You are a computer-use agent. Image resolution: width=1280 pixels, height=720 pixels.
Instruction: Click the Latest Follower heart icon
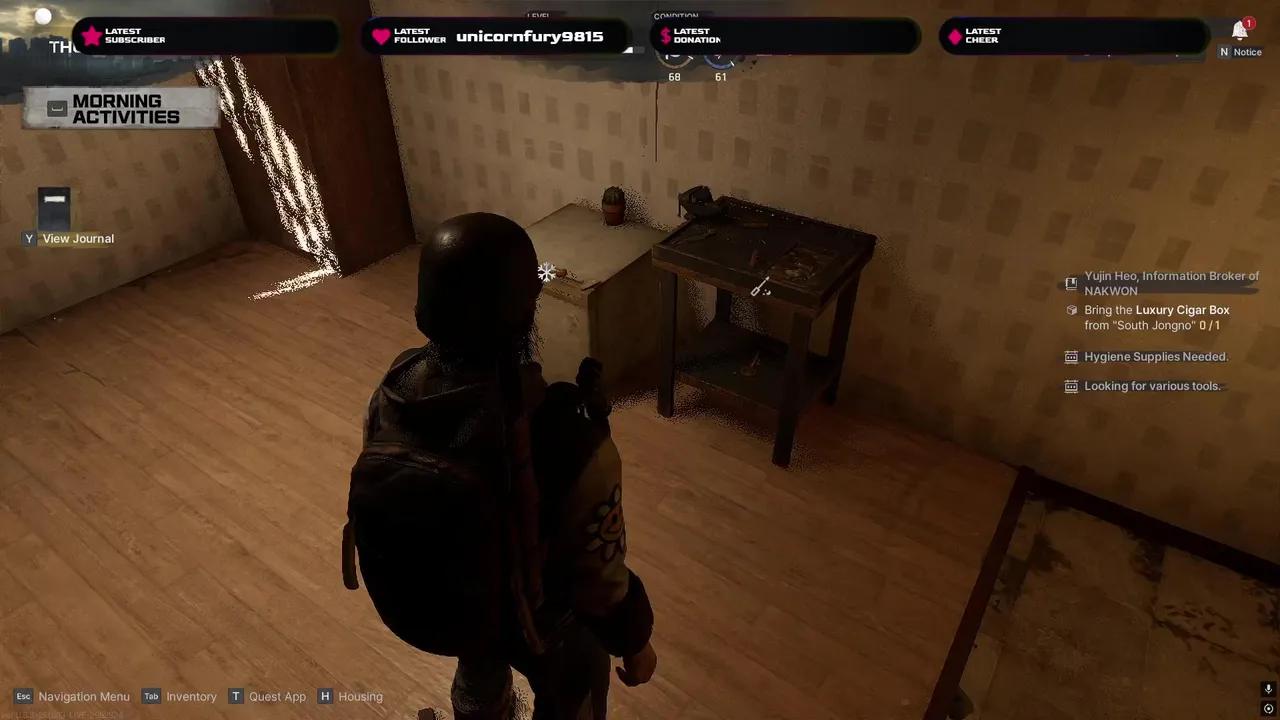(381, 36)
